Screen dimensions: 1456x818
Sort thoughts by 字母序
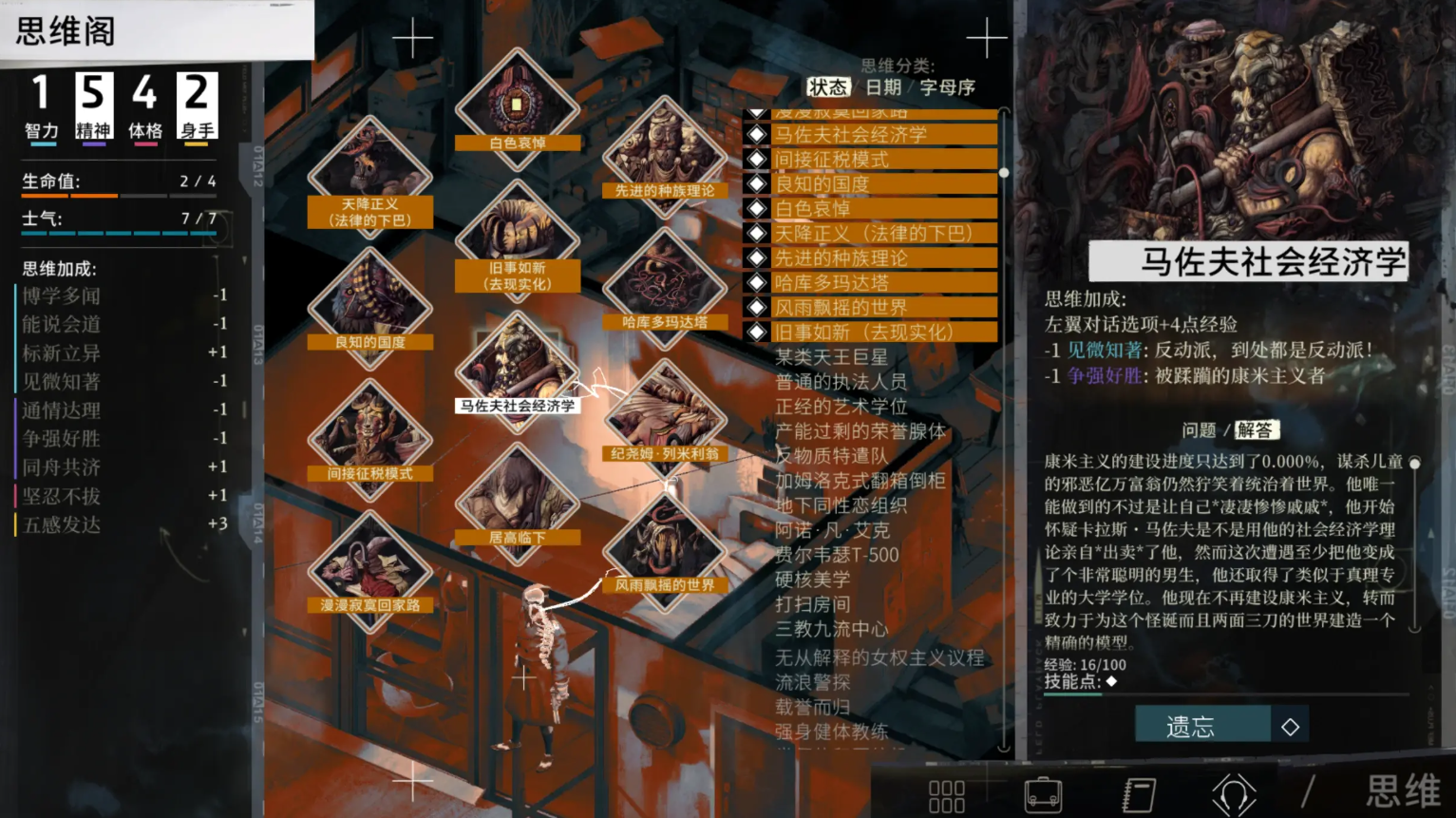[947, 87]
